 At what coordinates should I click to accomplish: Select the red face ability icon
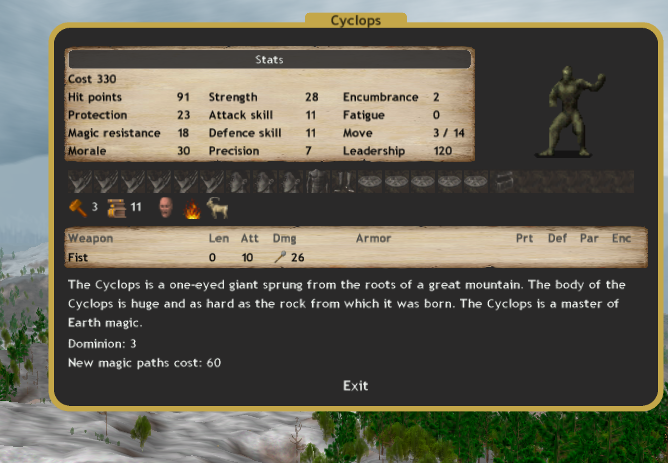pos(165,208)
